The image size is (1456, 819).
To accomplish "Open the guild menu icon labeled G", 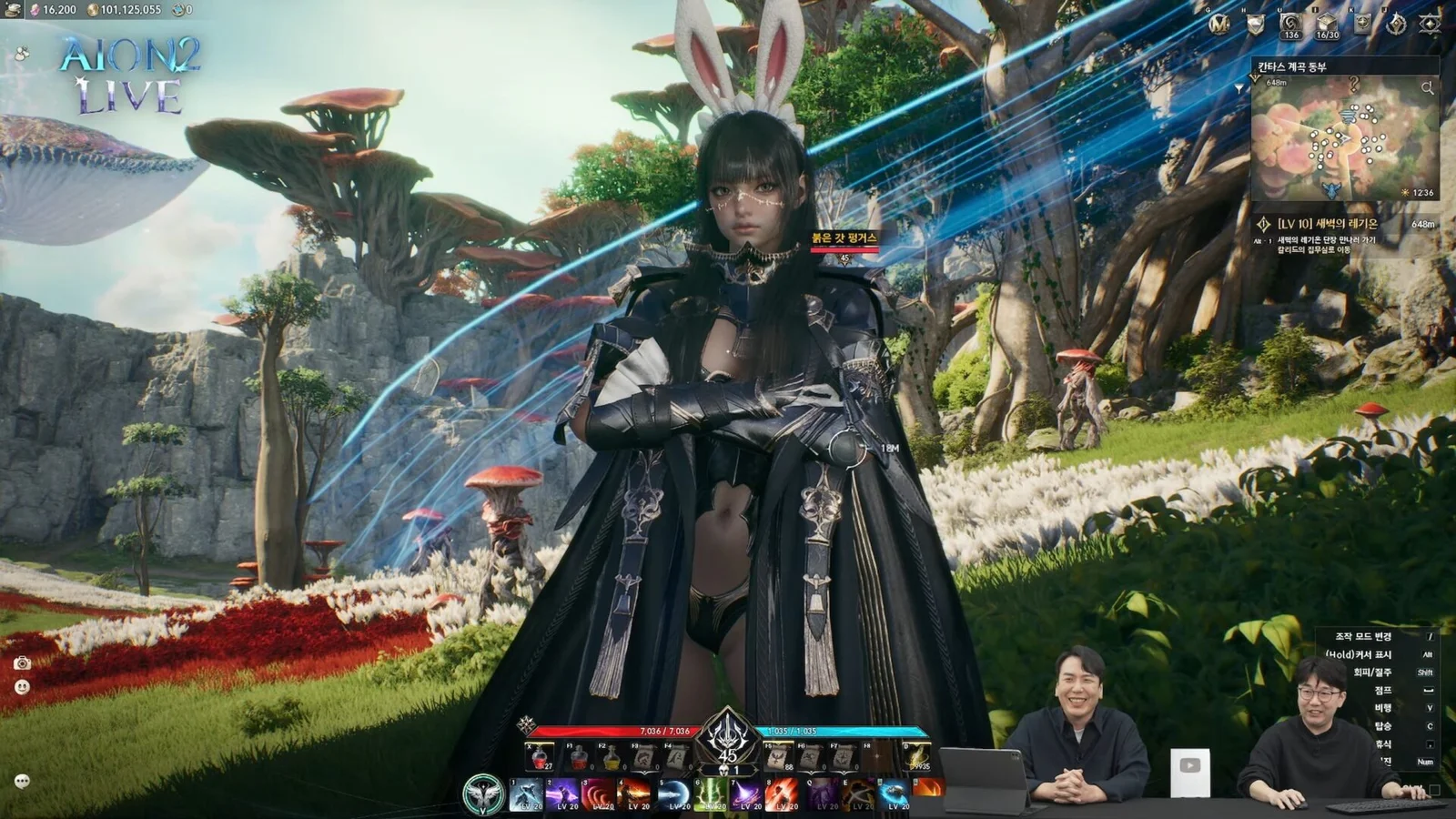I will [x=1220, y=24].
